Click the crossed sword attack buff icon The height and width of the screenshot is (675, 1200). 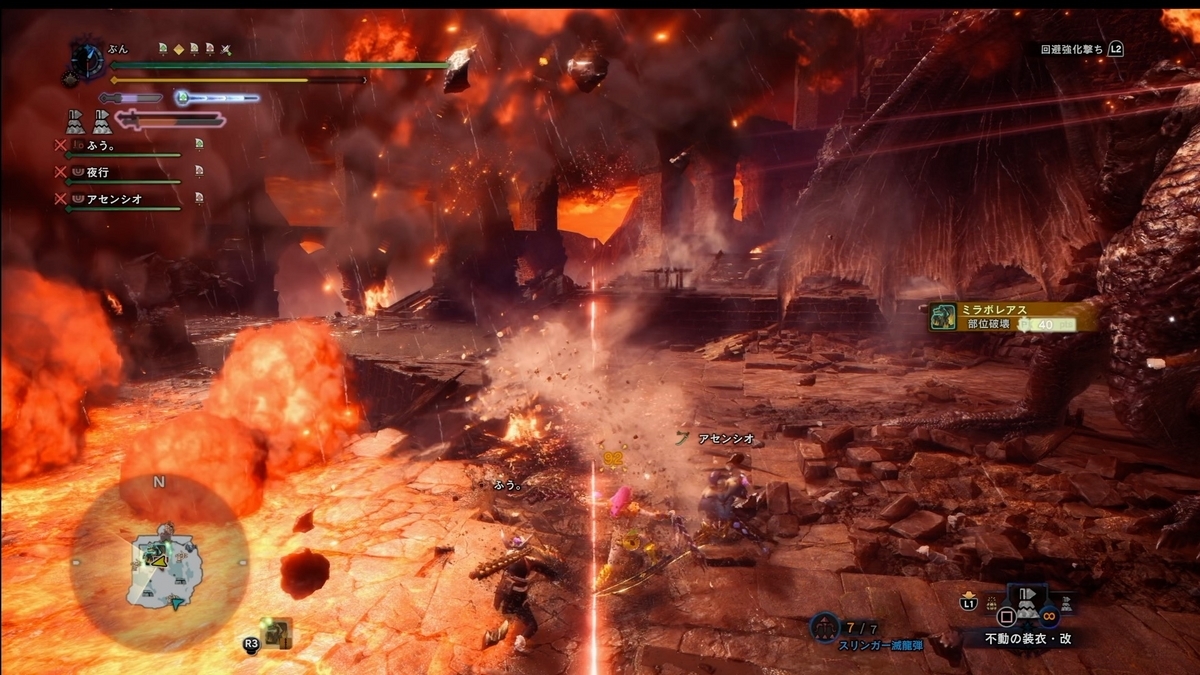(226, 48)
